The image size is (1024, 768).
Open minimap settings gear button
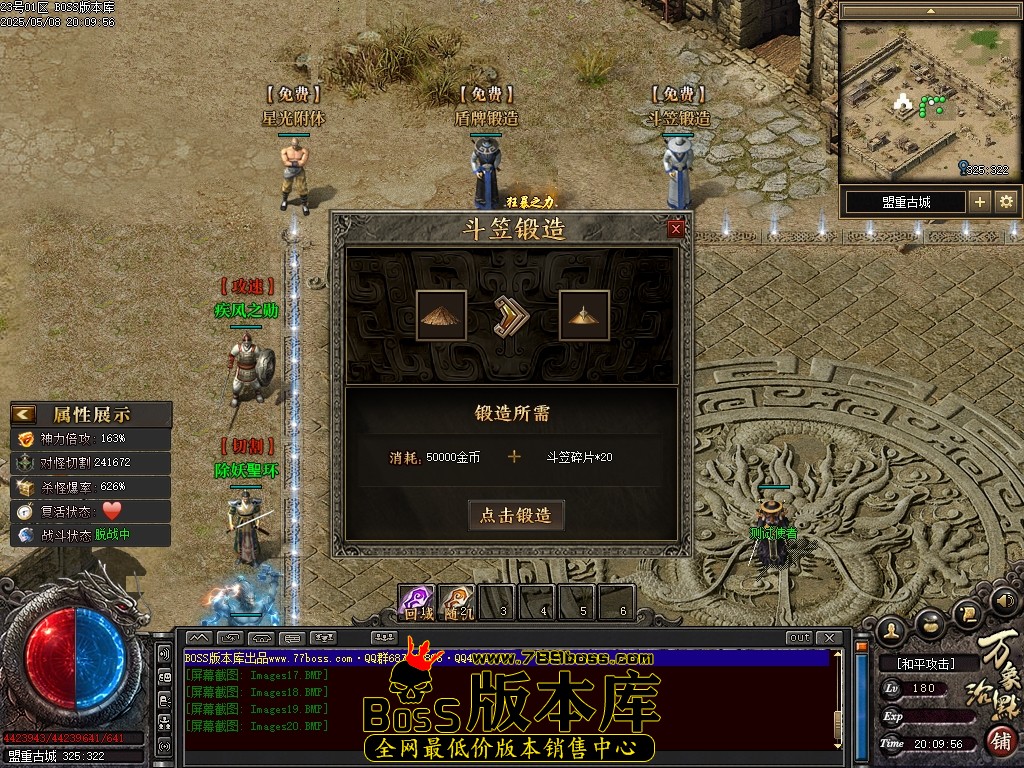pos(1006,202)
